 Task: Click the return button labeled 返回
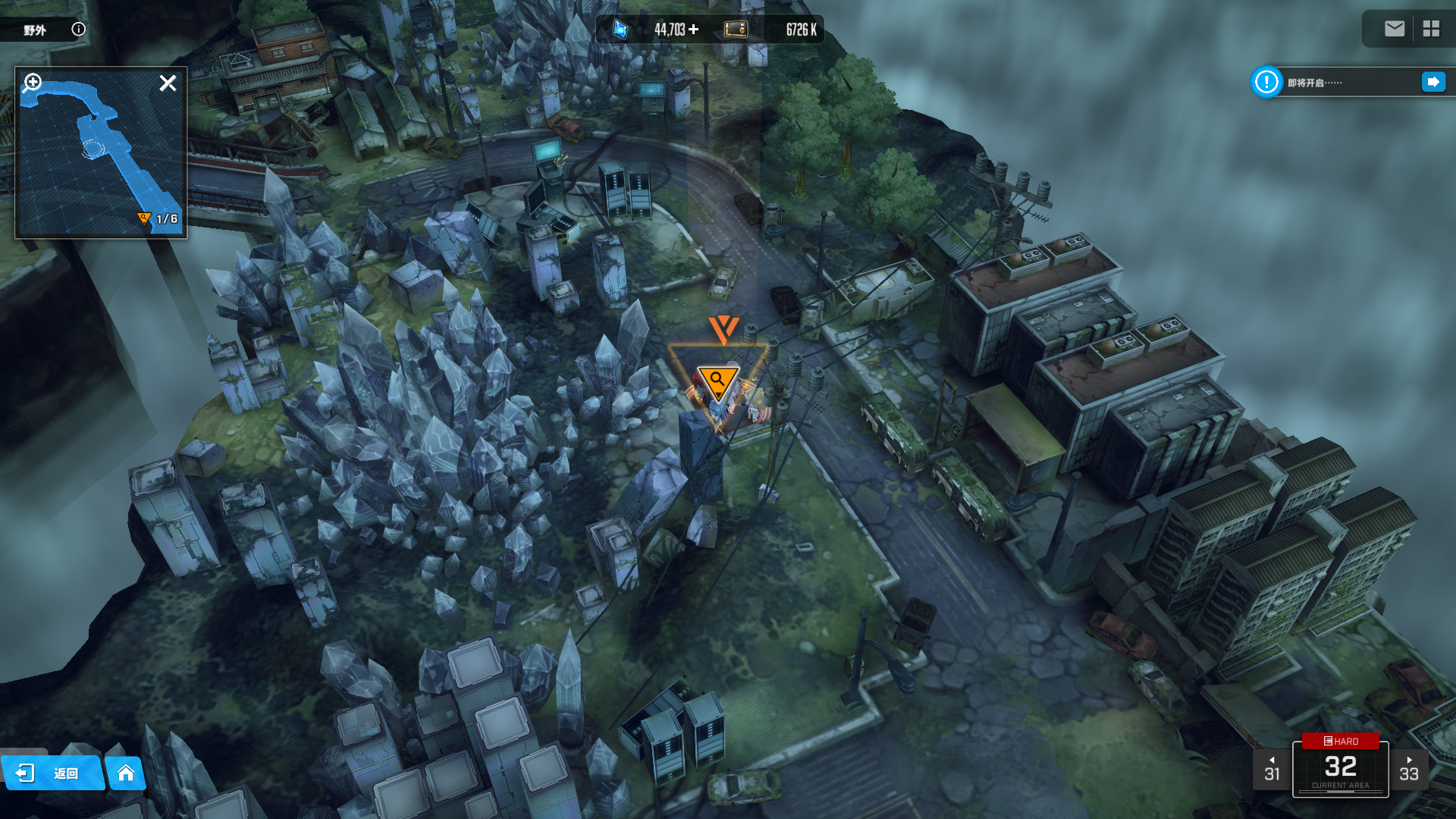(x=52, y=773)
